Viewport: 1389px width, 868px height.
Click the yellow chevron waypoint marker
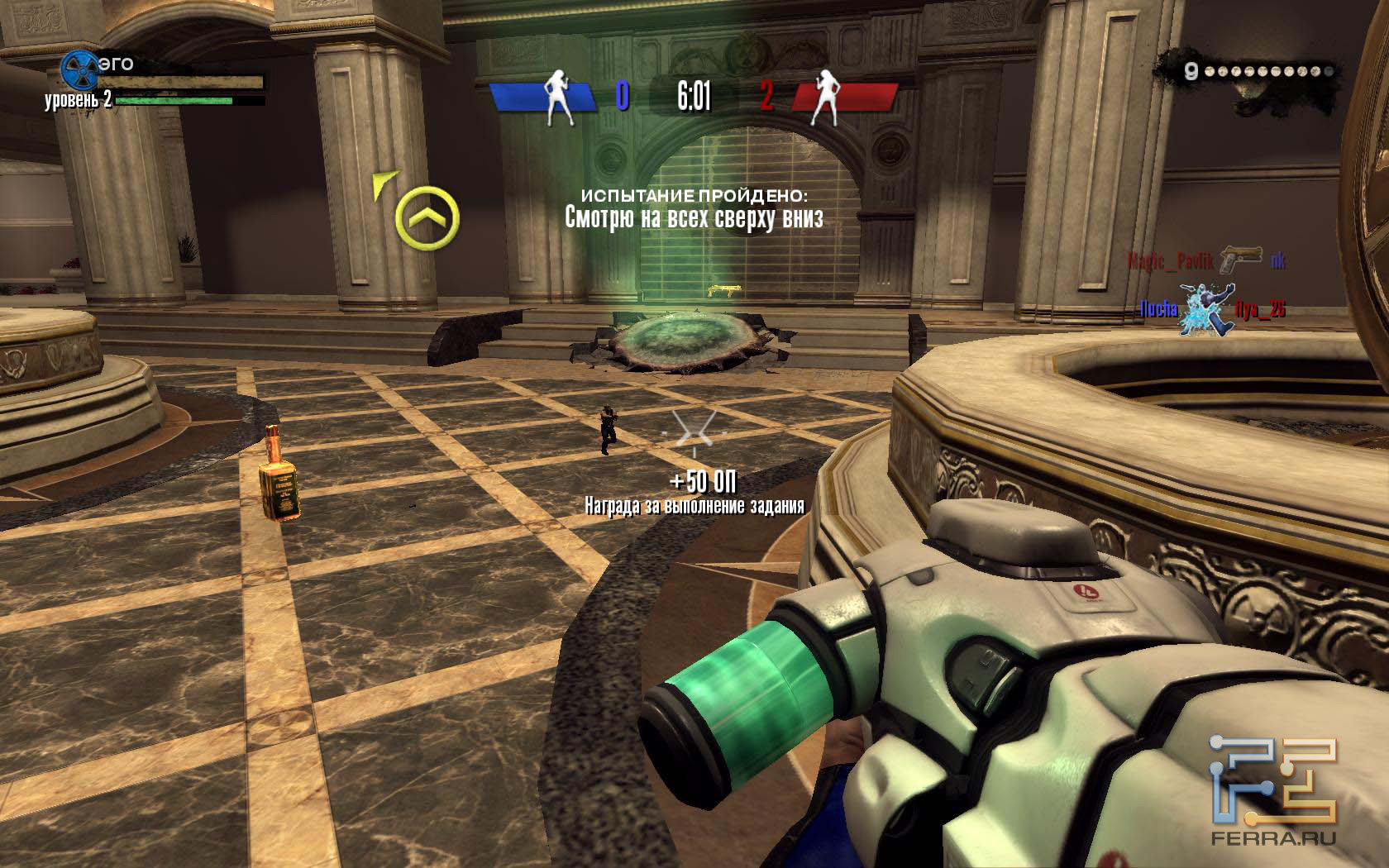[x=427, y=218]
